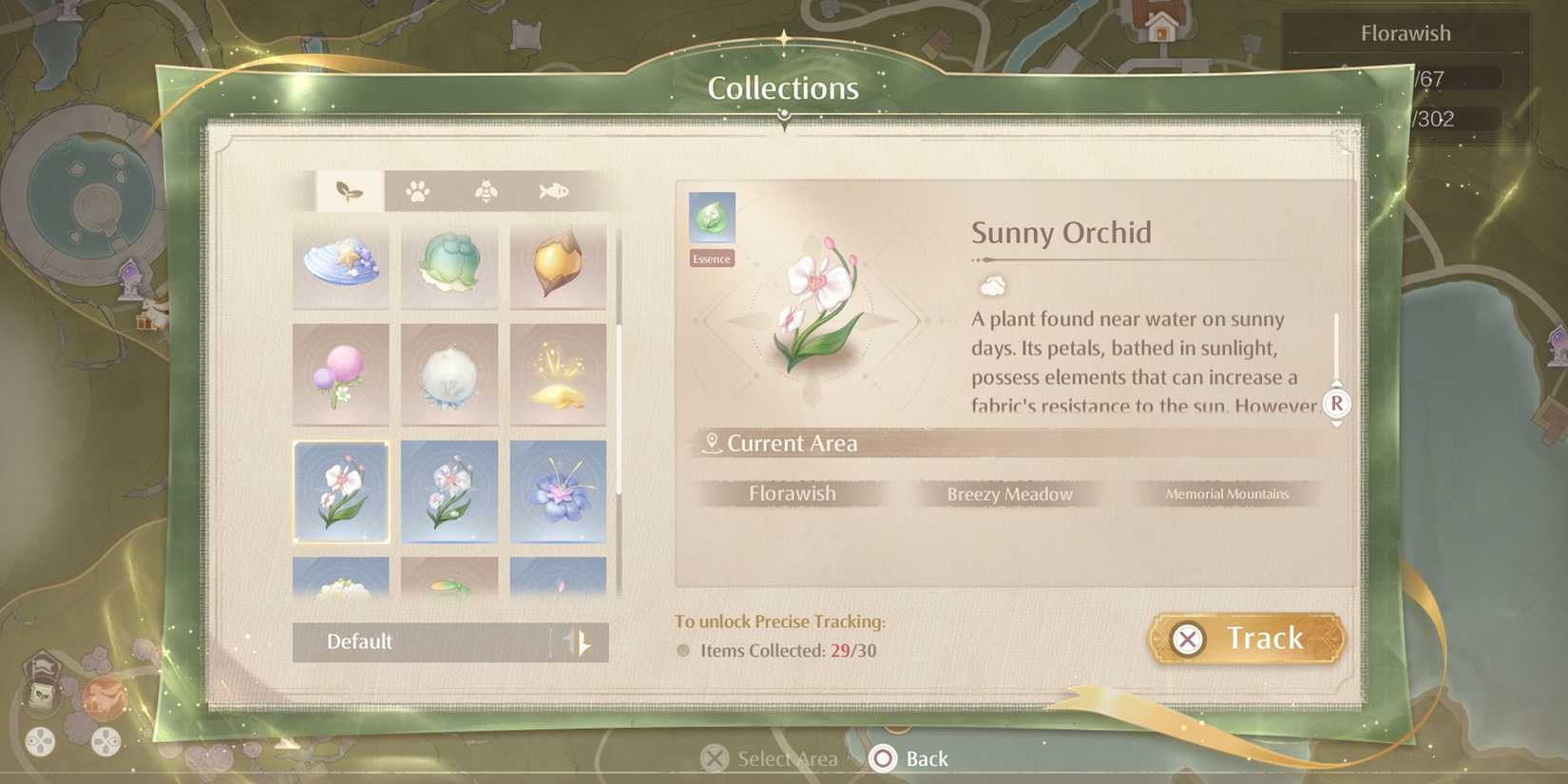Open the Default sorting dropdown

point(450,641)
